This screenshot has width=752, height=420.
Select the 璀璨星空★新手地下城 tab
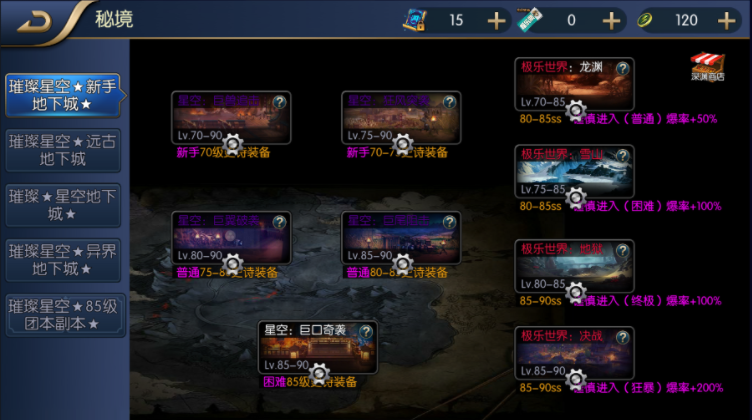[63, 94]
